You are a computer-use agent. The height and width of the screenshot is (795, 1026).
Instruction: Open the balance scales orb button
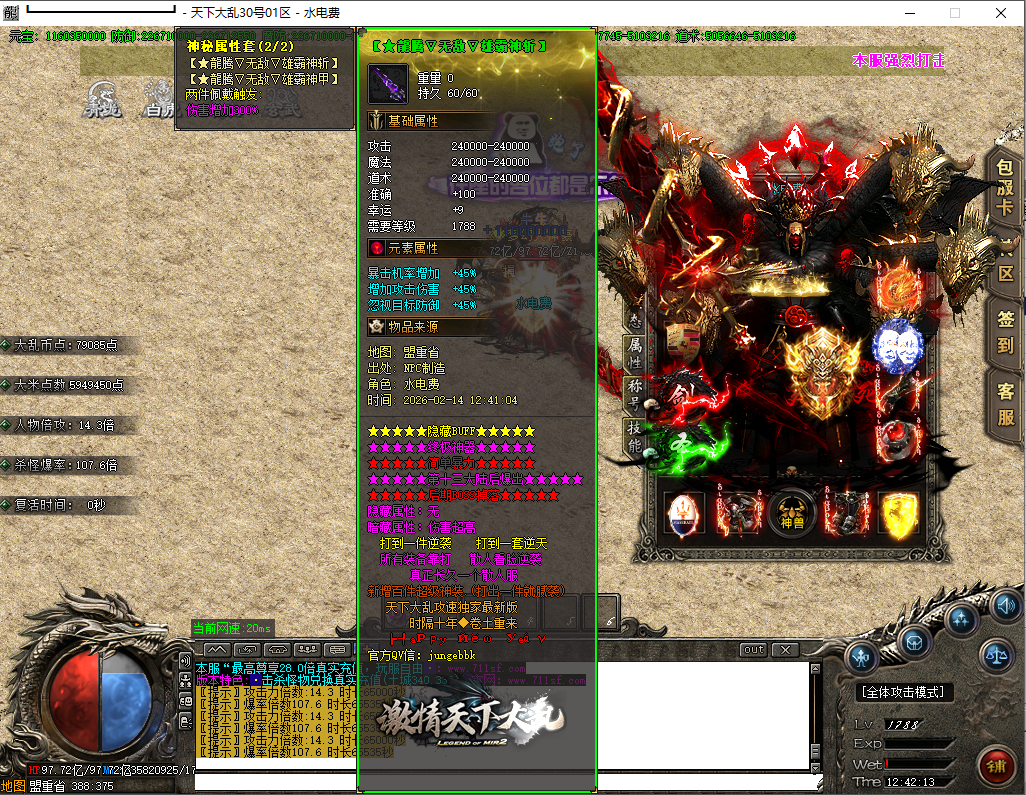coord(996,655)
